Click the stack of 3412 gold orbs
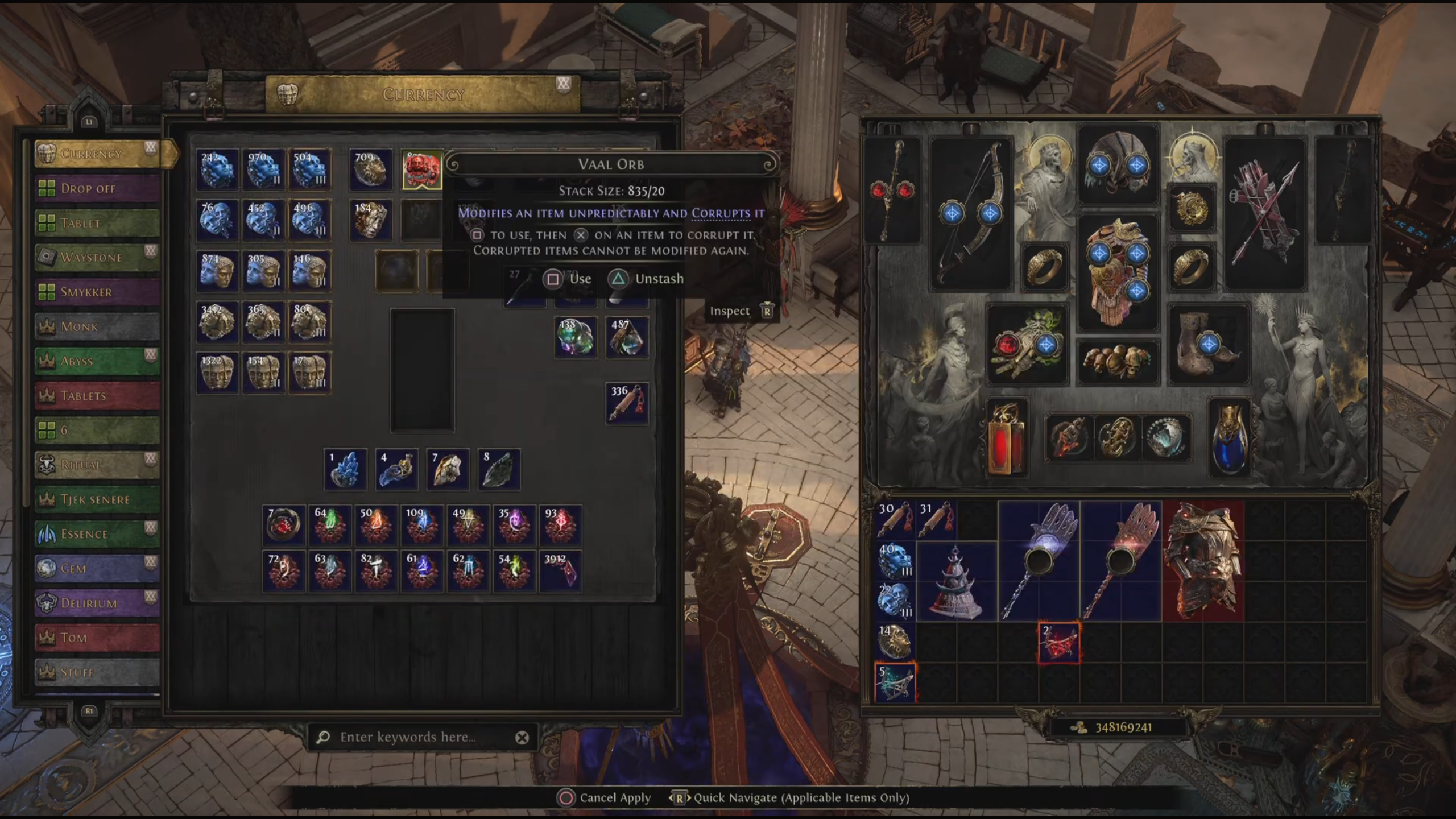1456x819 pixels. pos(217,322)
